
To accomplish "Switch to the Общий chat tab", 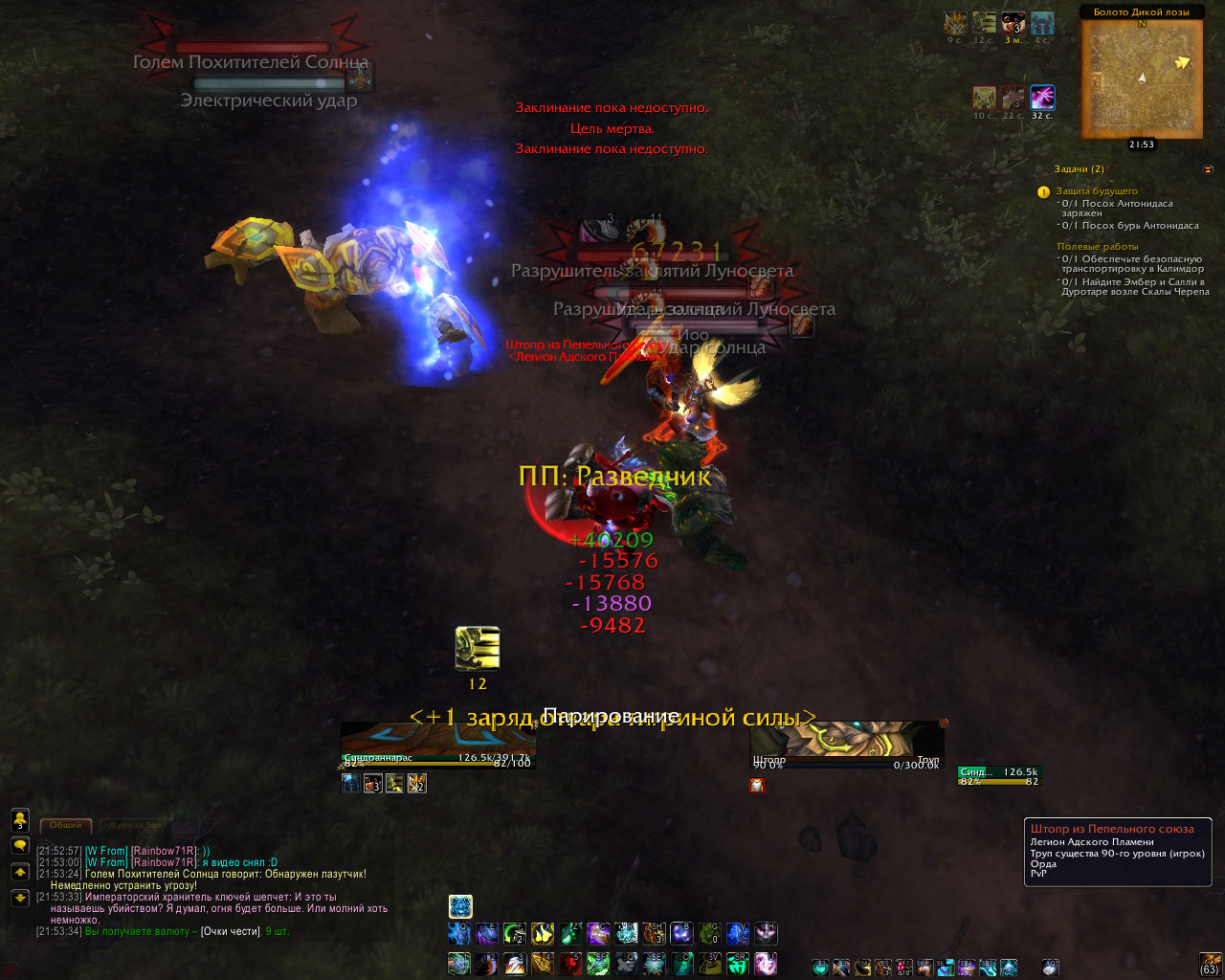I will [x=66, y=825].
